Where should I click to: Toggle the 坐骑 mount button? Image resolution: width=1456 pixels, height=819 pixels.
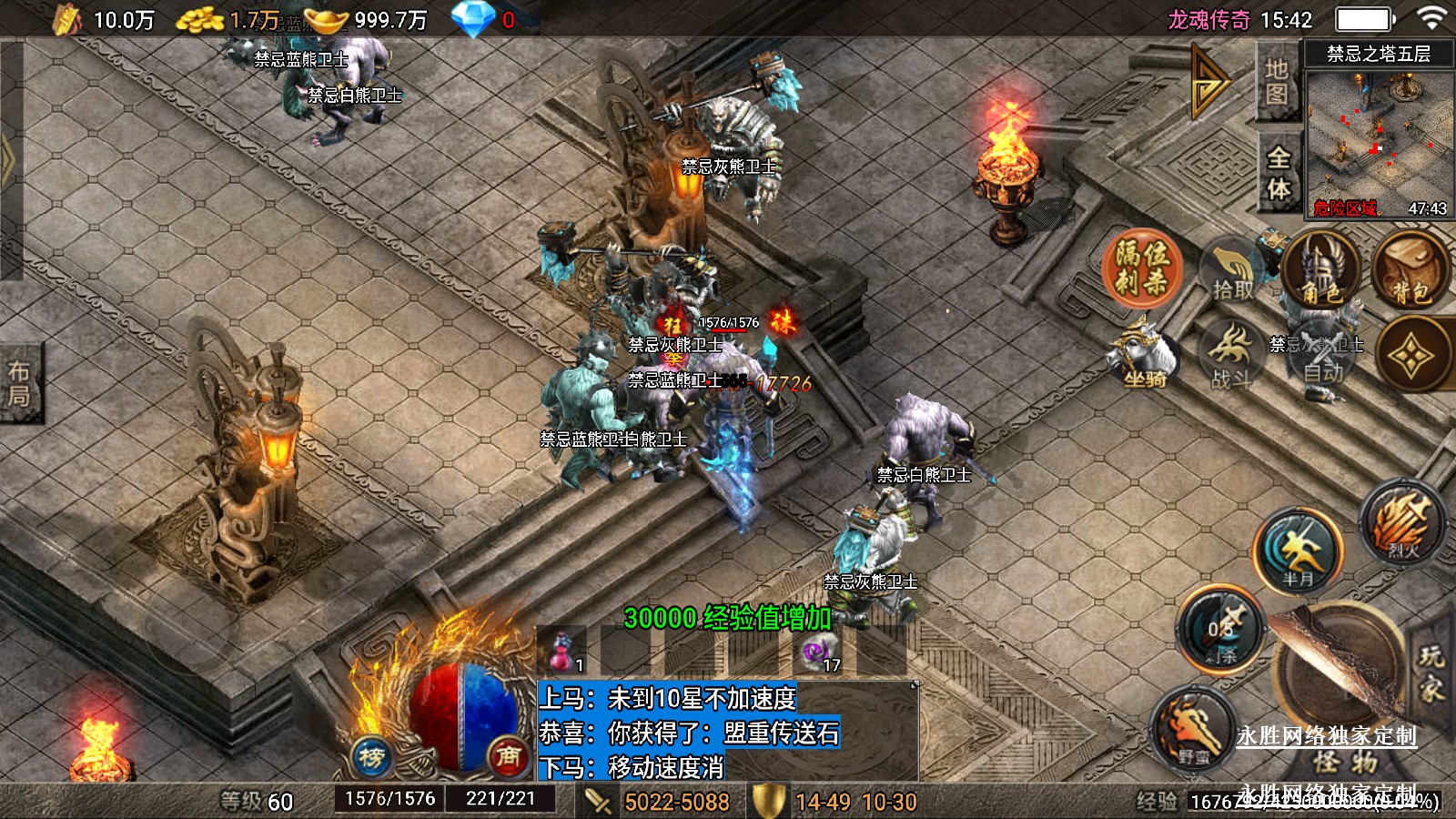[x=1144, y=355]
